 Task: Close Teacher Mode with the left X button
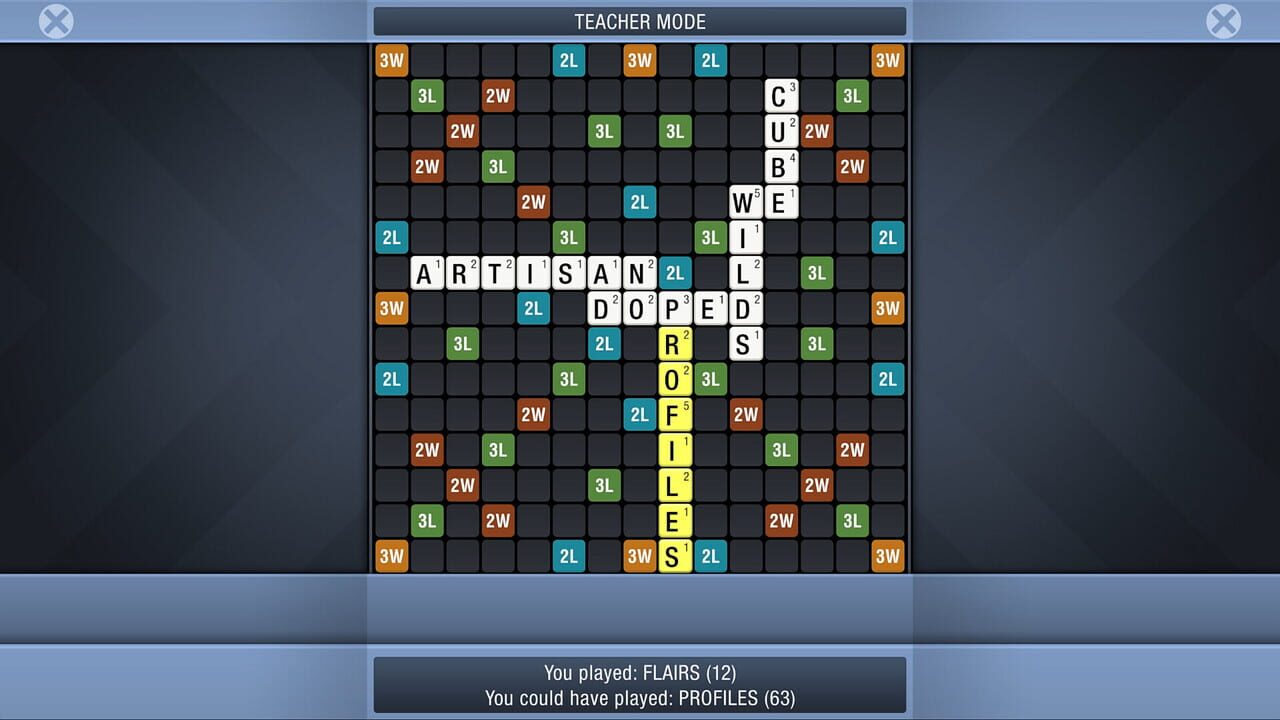point(55,20)
